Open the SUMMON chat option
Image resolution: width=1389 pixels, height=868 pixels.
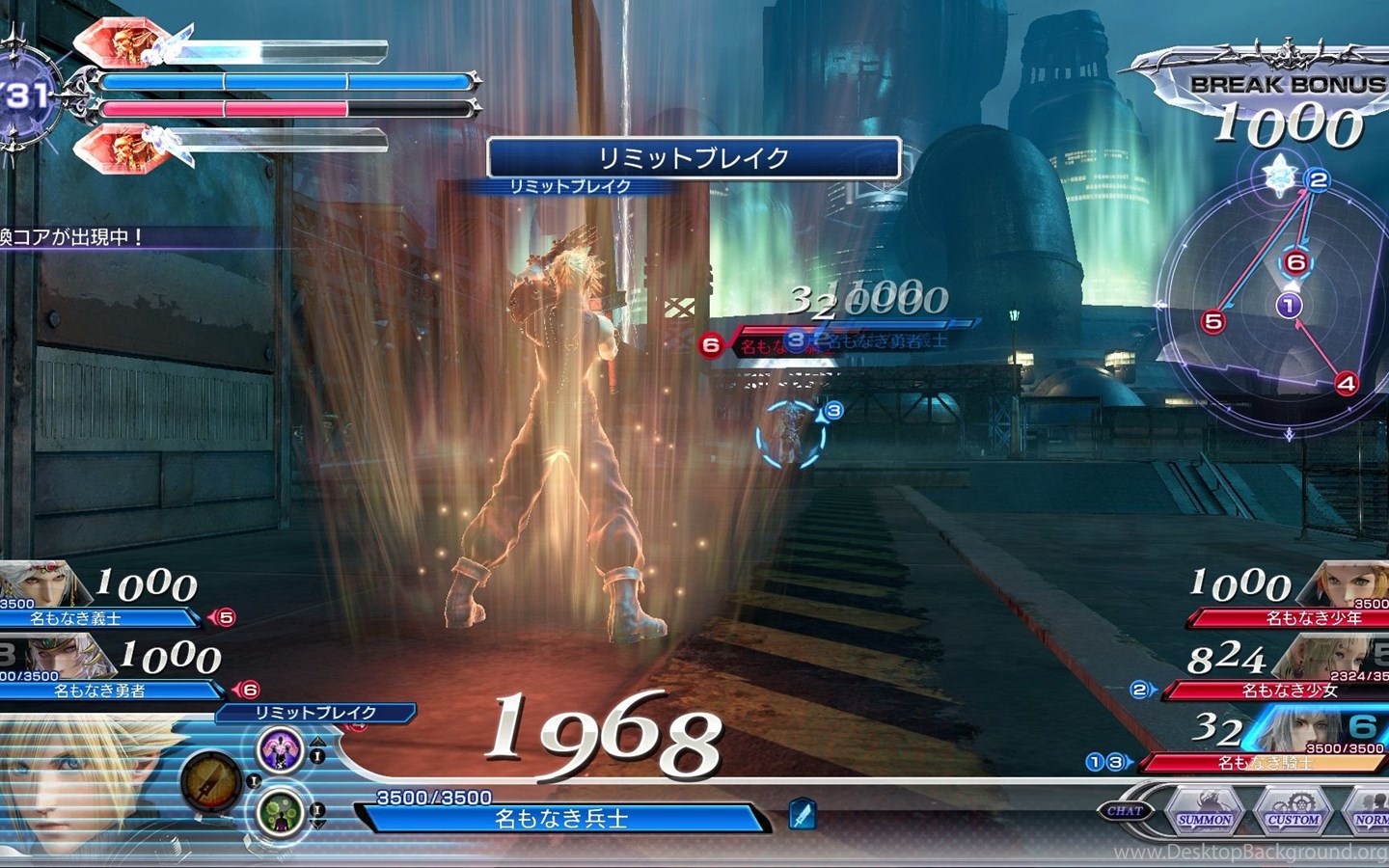(x=1204, y=813)
